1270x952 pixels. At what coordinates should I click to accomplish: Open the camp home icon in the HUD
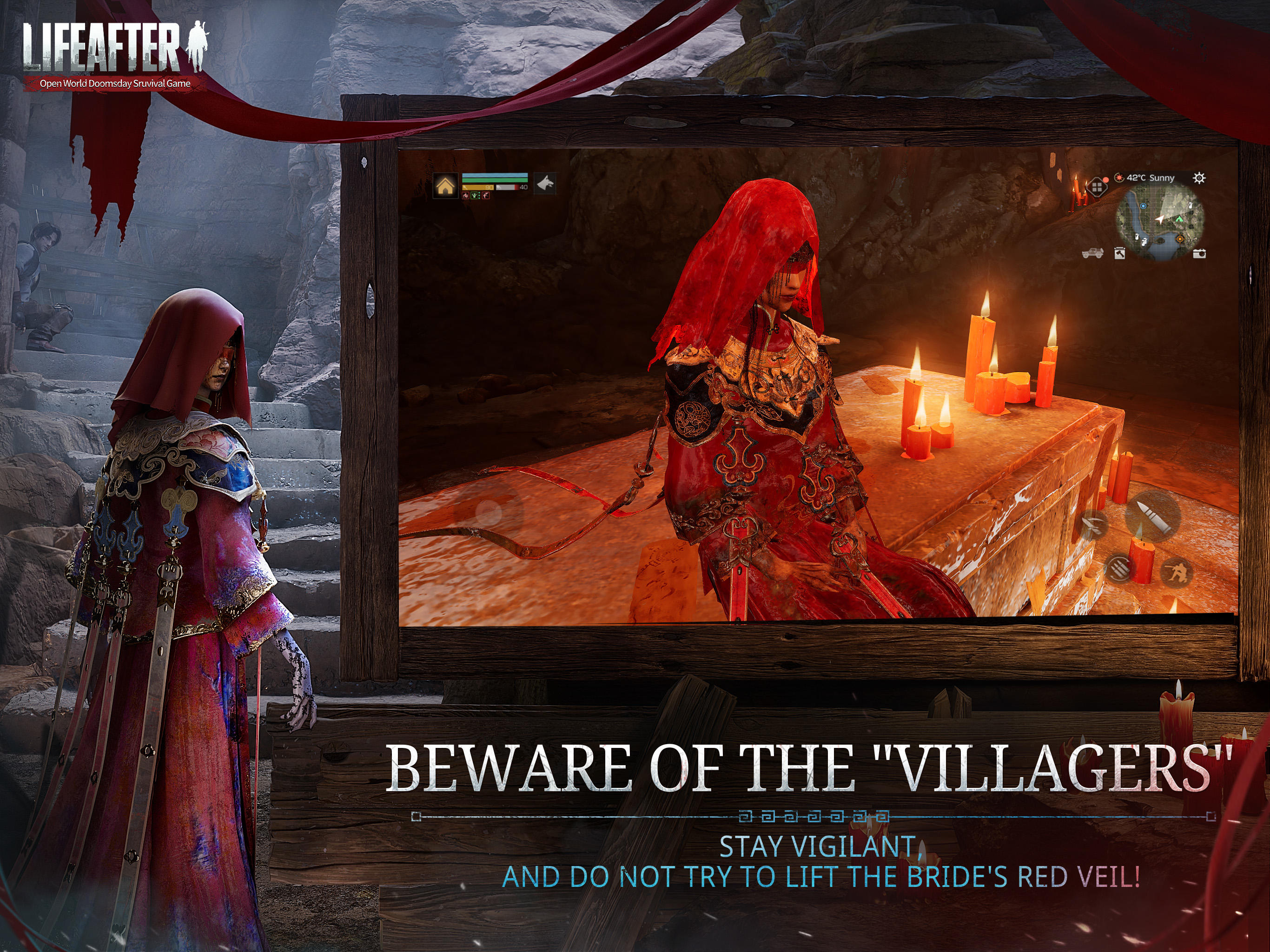(445, 186)
